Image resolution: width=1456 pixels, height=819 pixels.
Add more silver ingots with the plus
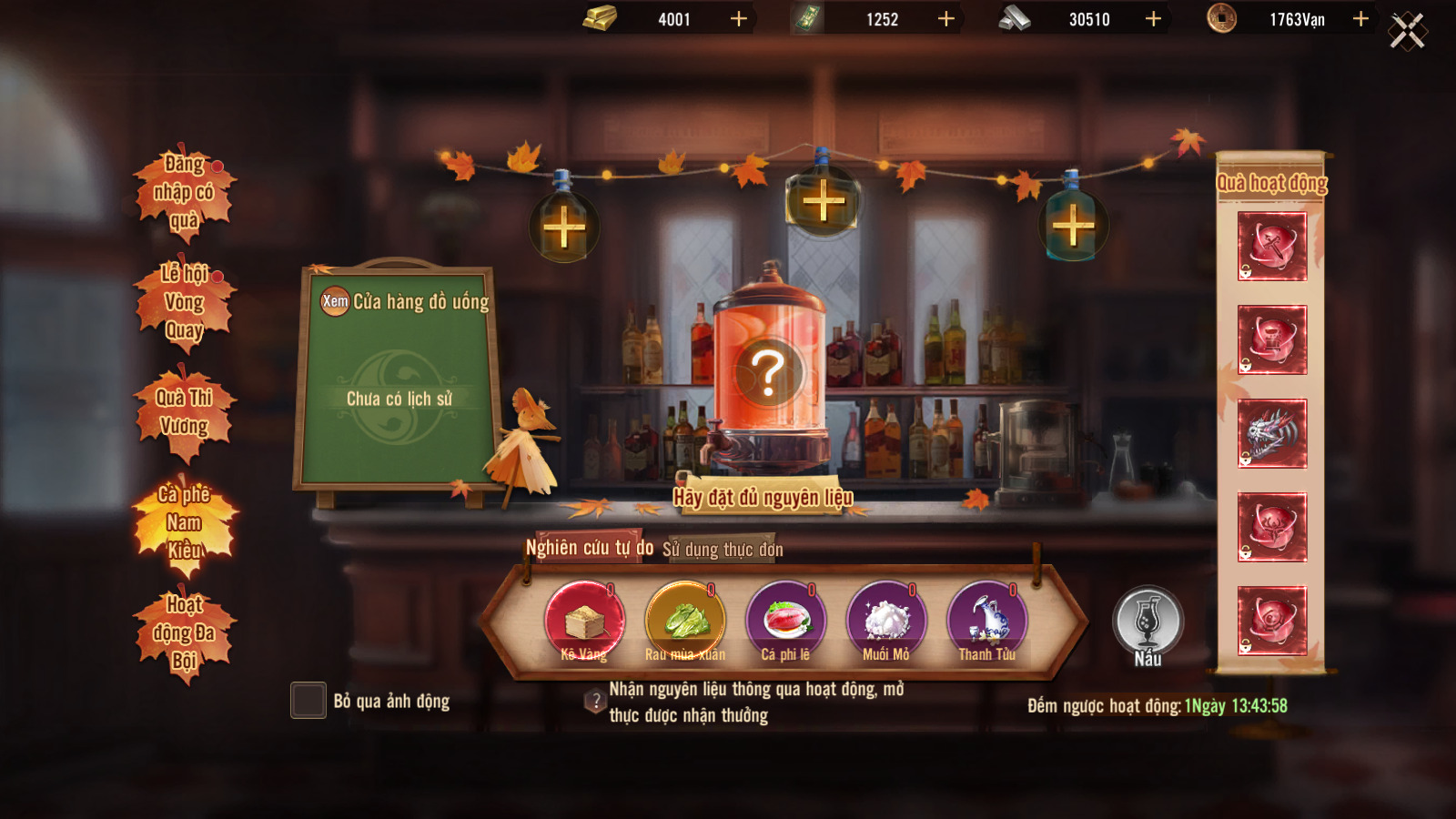click(1153, 19)
